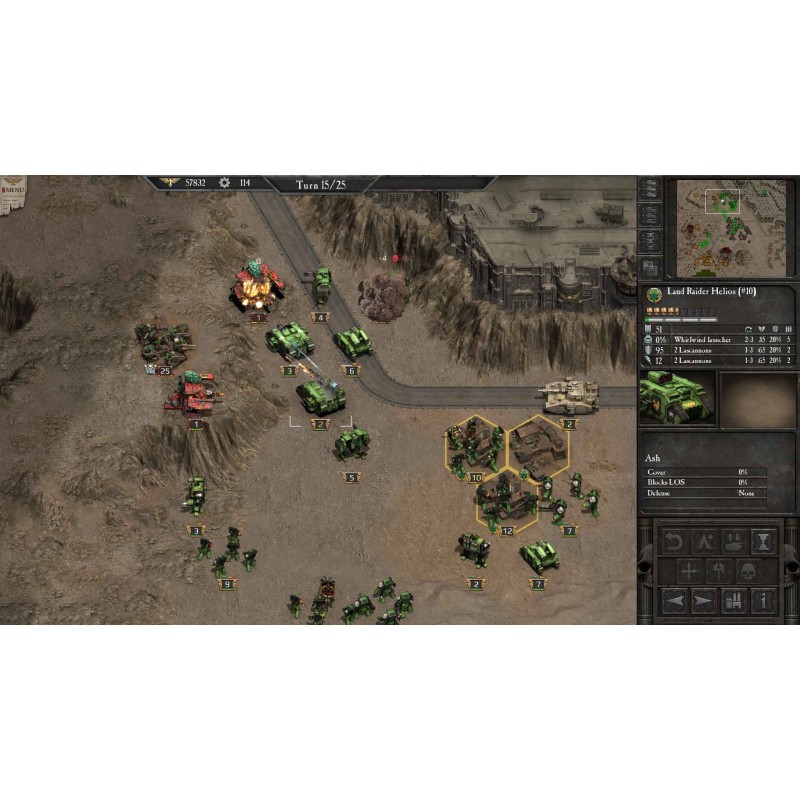800x800 pixels.
Task: Undo the last move with the curved arrow
Action: [x=674, y=542]
